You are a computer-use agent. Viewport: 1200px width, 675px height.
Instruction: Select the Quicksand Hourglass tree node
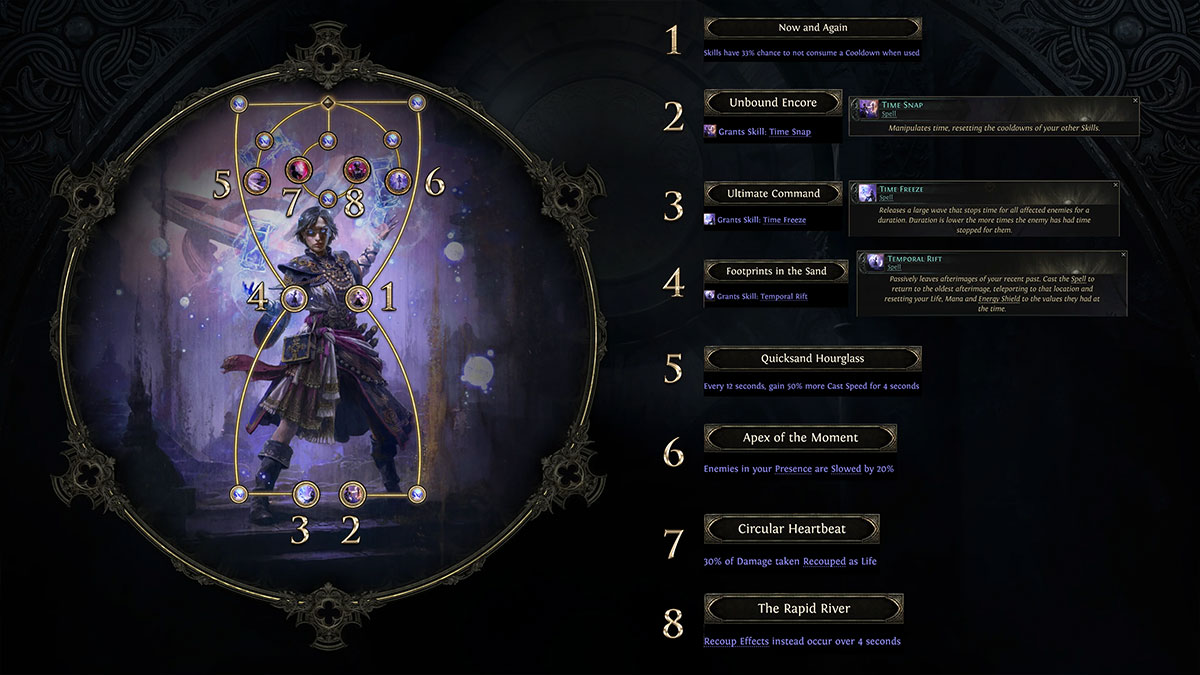pos(258,181)
